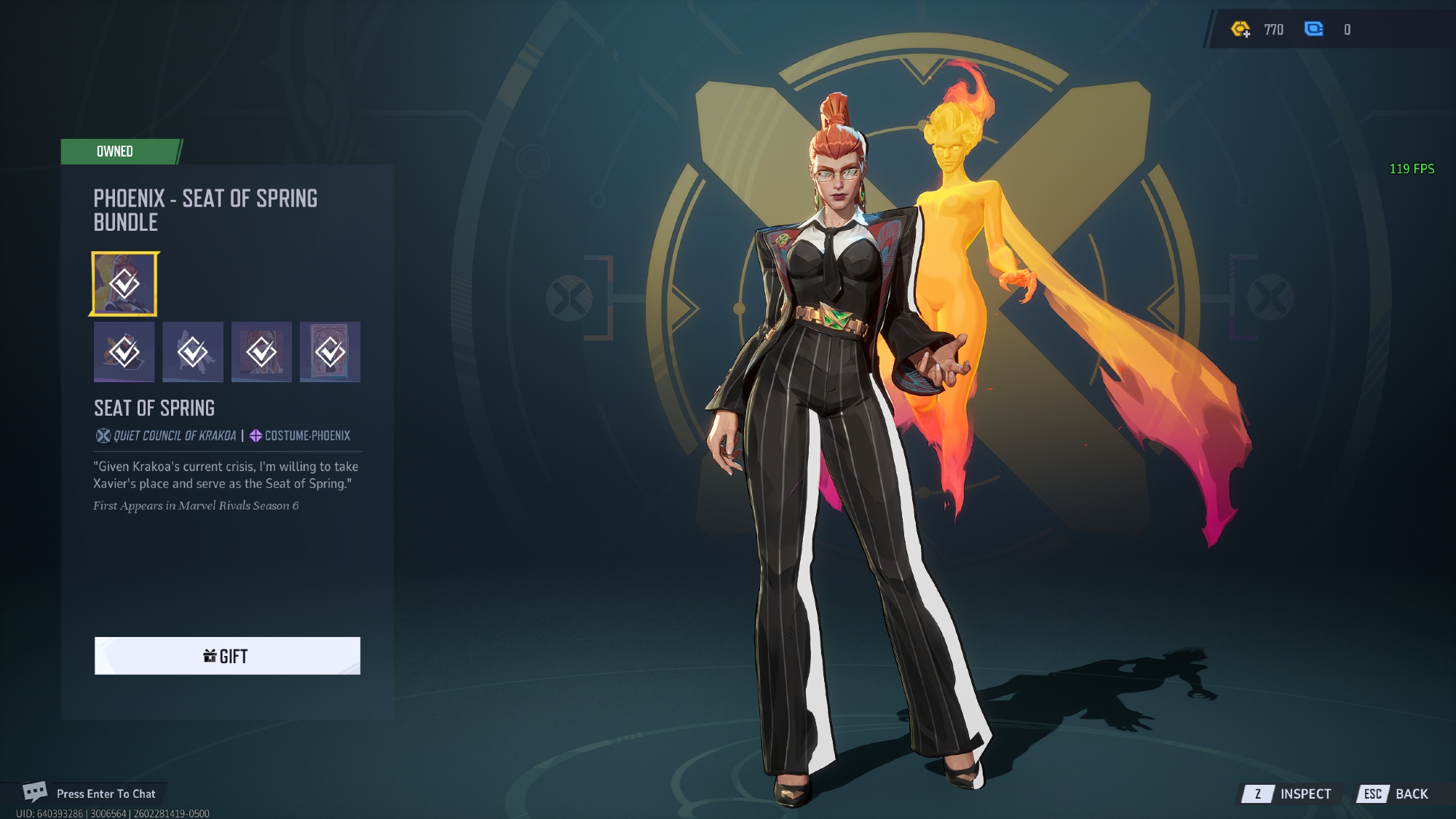
Task: Add gold Lattice currency with plus icon
Action: (1241, 29)
